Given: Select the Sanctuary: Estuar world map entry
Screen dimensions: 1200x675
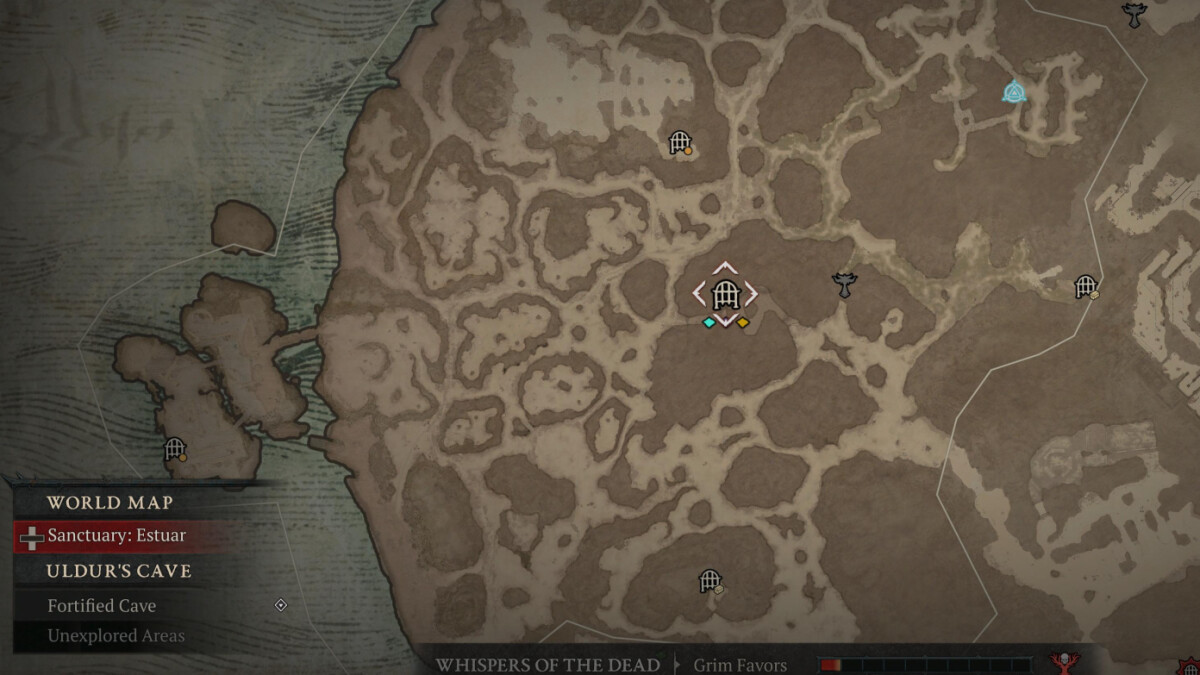Looking at the screenshot, I should click(x=116, y=536).
